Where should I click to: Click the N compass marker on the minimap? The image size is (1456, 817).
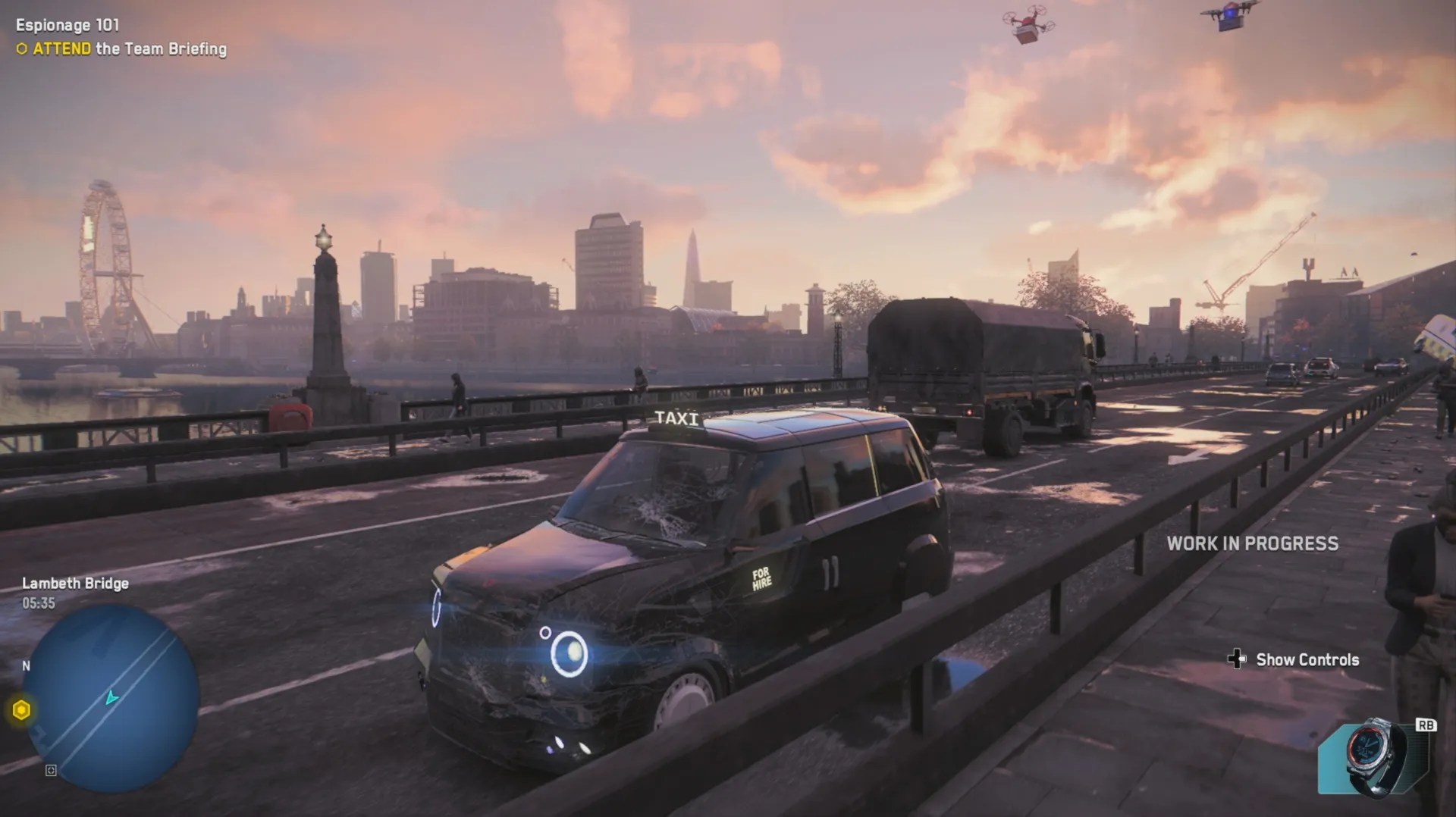pyautogui.click(x=26, y=667)
